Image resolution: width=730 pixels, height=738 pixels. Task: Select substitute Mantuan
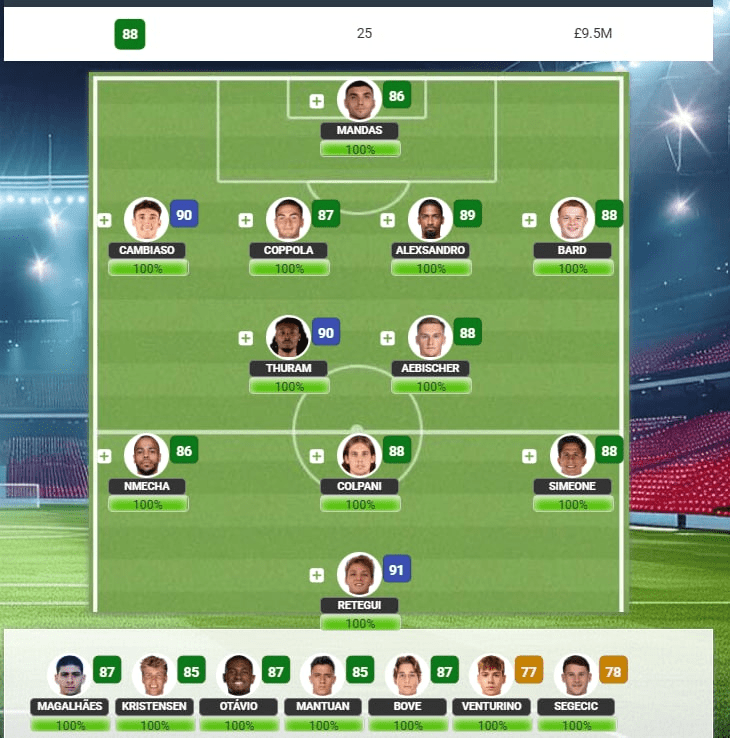[x=323, y=675]
